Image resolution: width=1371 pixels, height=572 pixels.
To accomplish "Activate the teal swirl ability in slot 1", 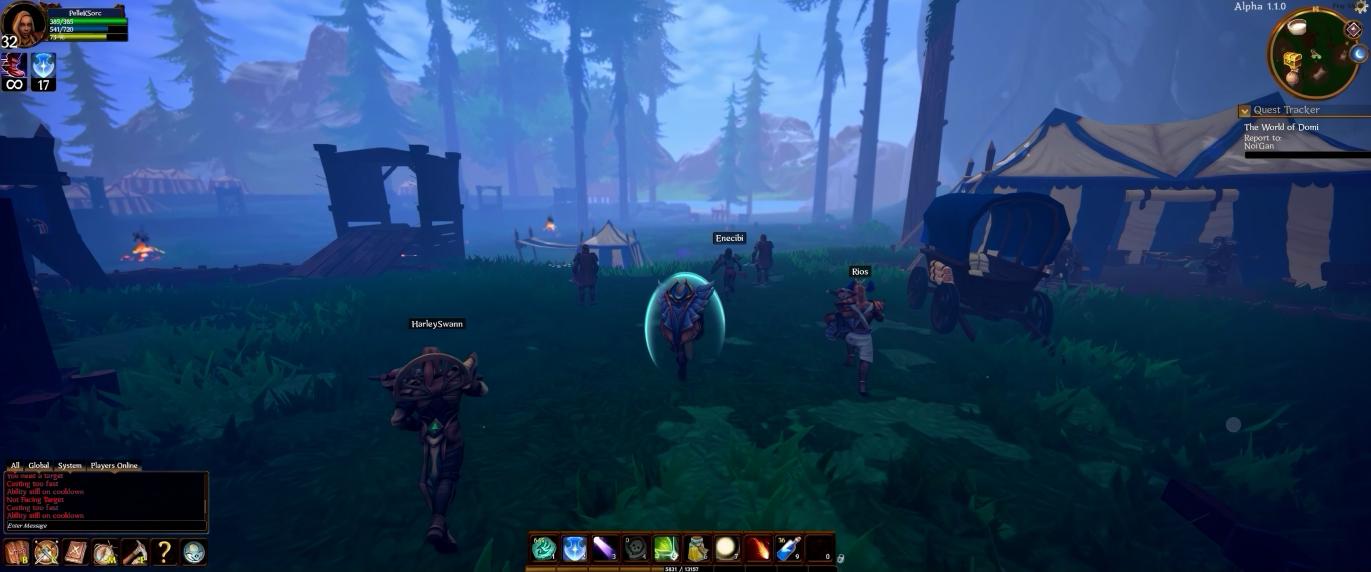I will coord(544,548).
